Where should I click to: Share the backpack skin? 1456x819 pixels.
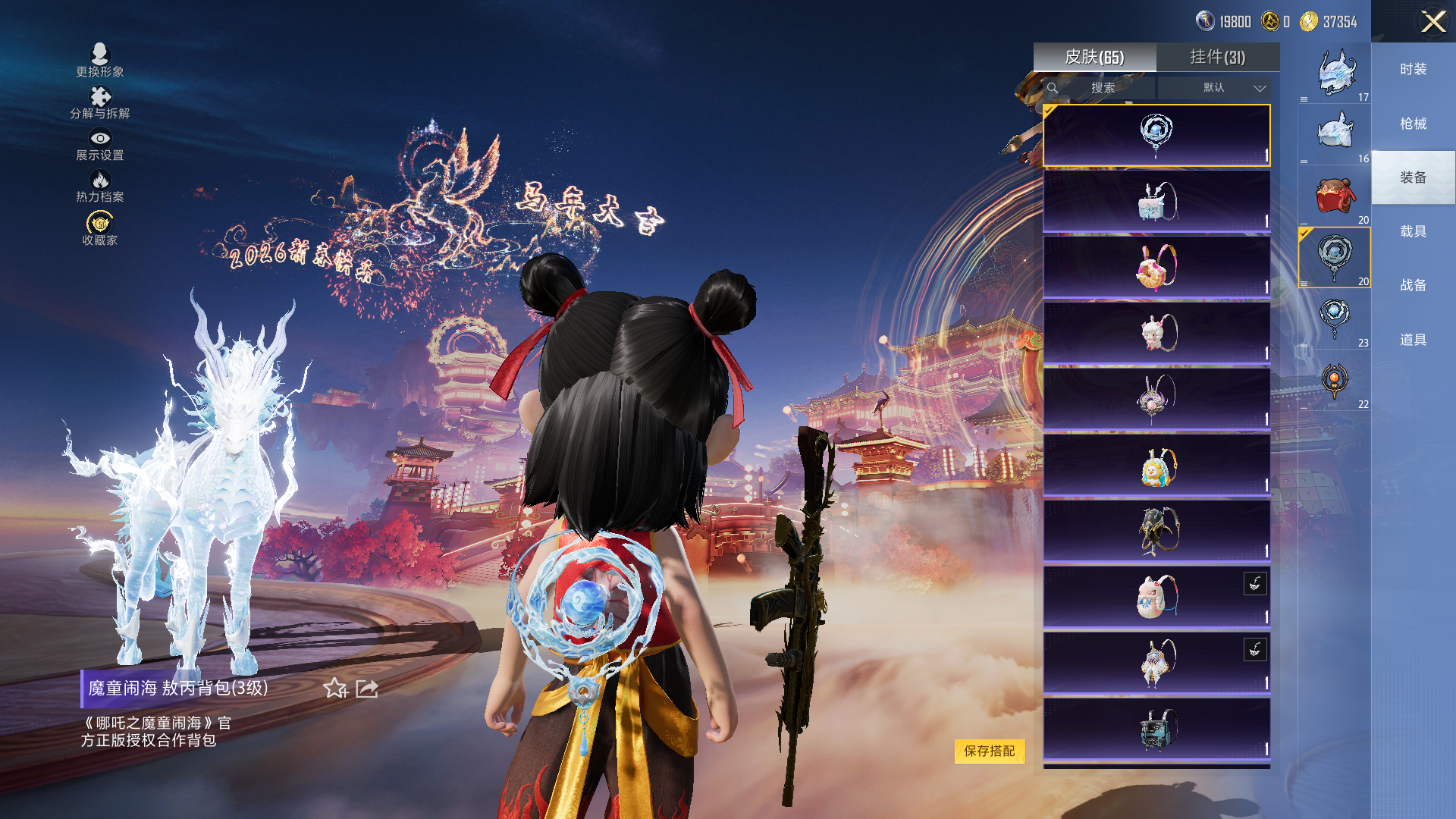367,688
